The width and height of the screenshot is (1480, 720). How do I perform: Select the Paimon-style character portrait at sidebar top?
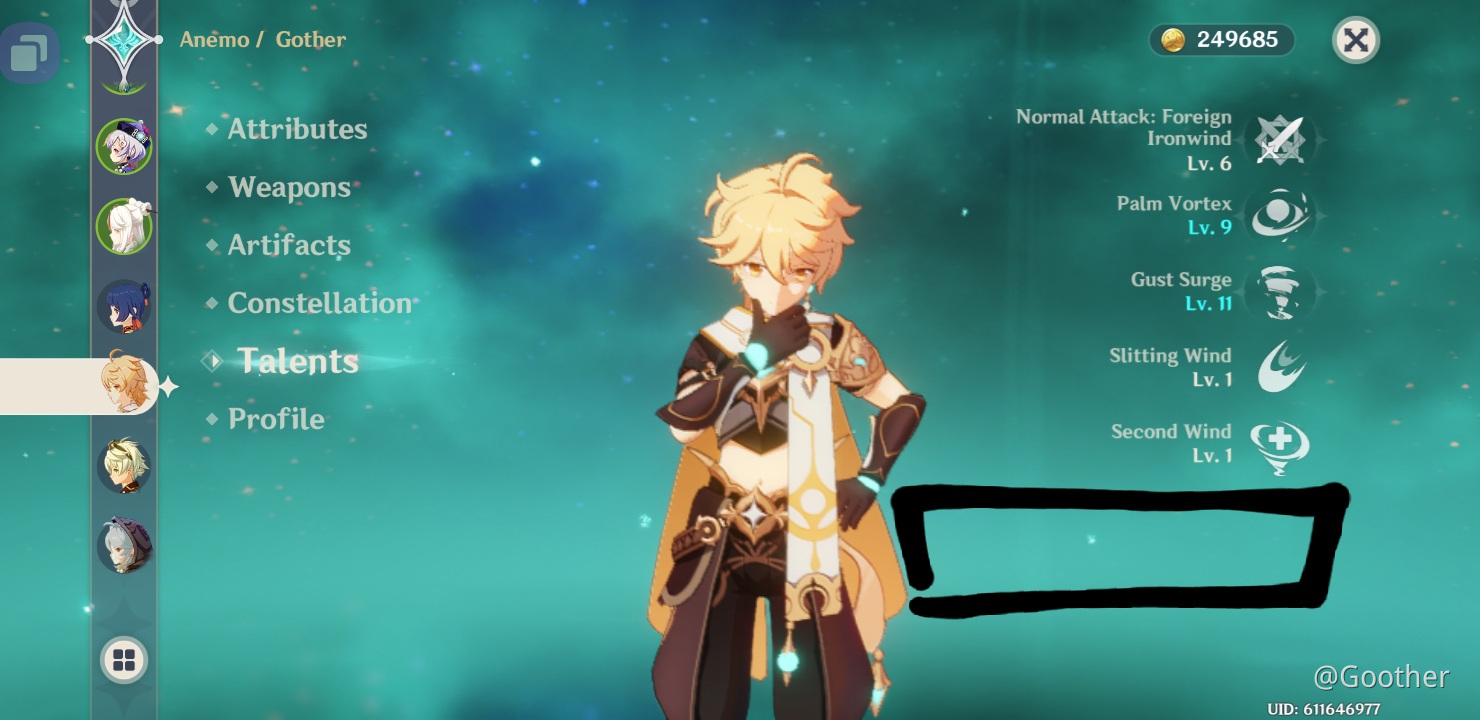[124, 146]
